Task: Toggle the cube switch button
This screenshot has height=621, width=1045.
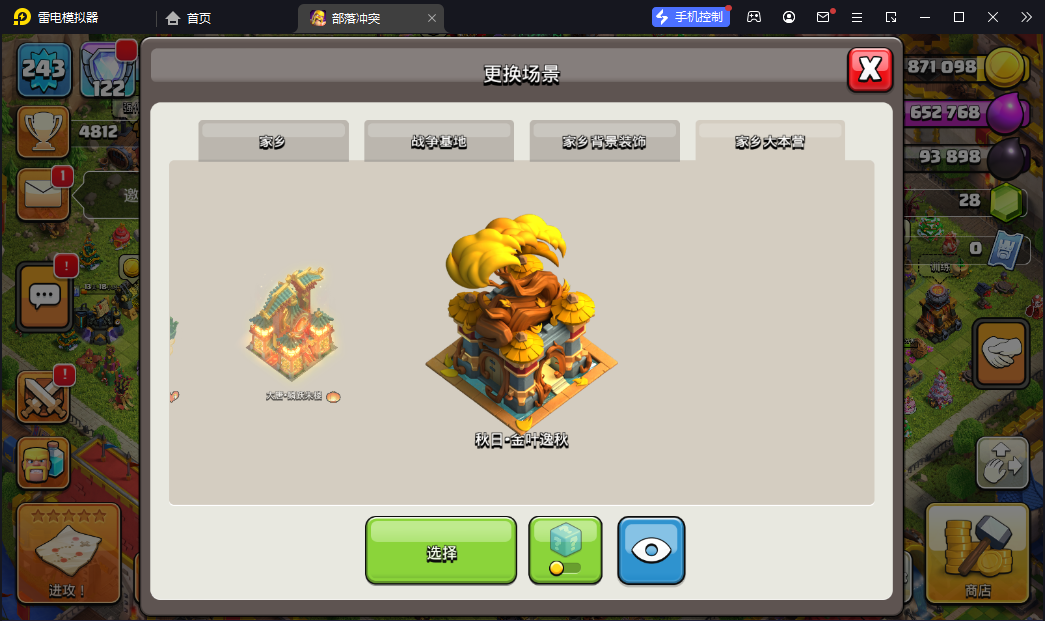Action: [565, 550]
